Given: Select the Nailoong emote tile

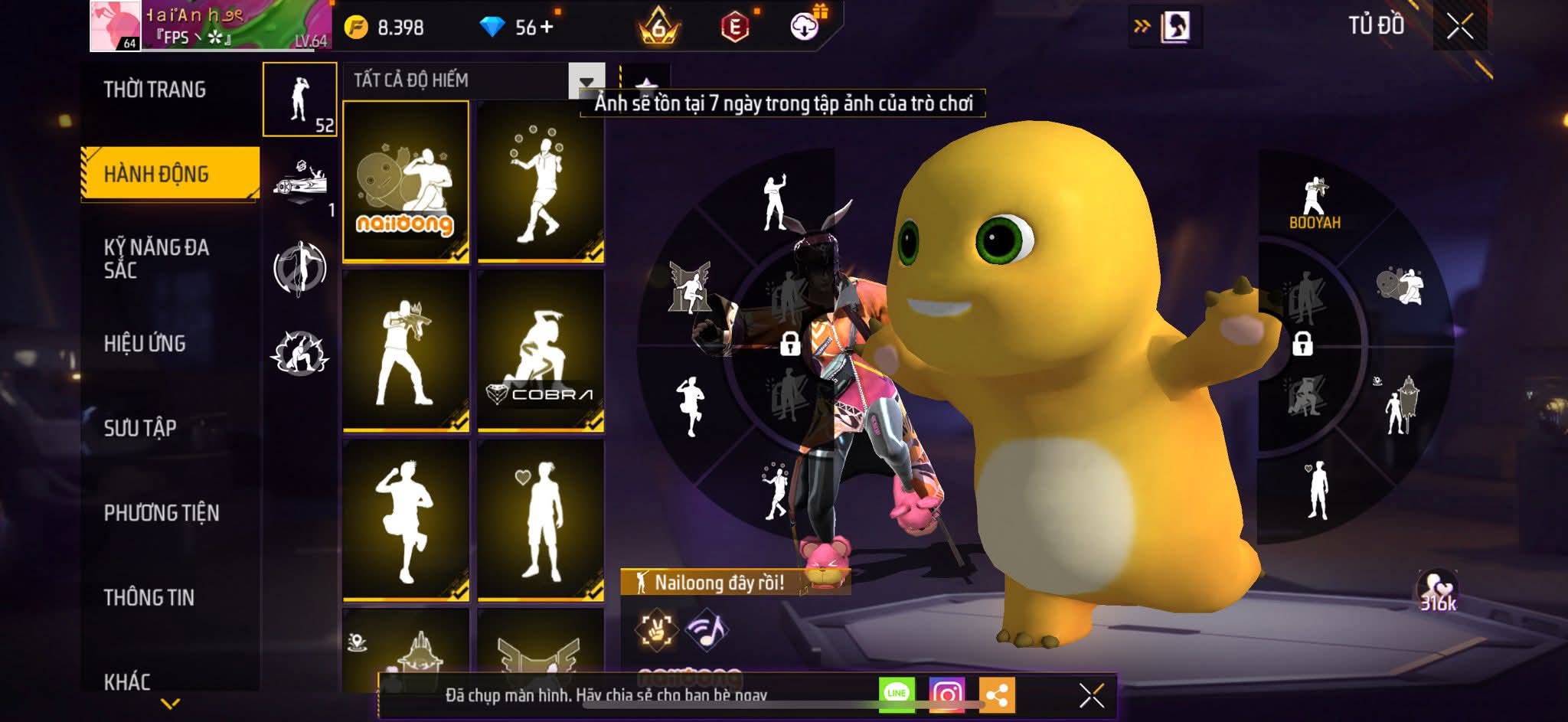Looking at the screenshot, I should pos(405,181).
